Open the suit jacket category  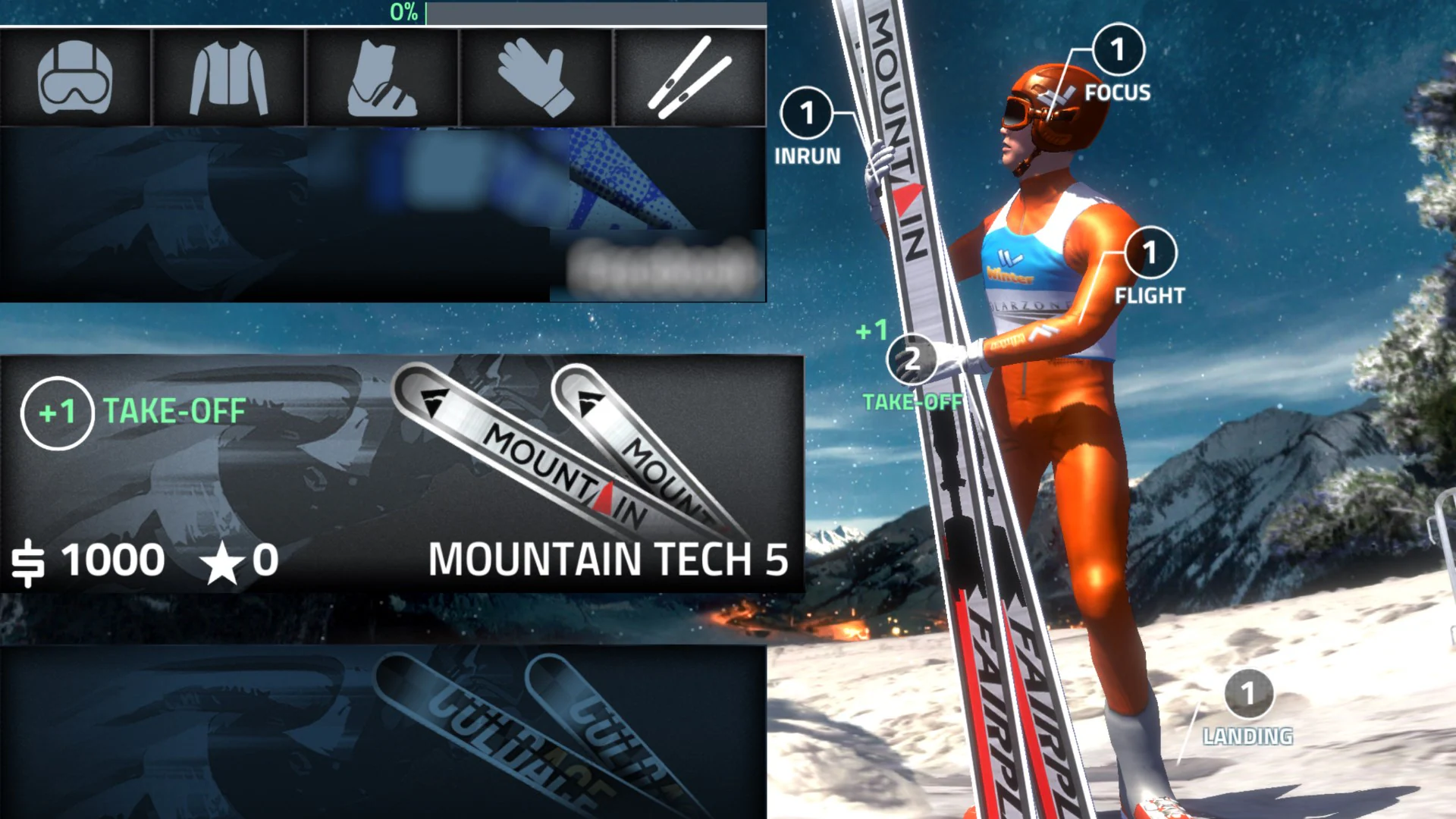pyautogui.click(x=228, y=77)
